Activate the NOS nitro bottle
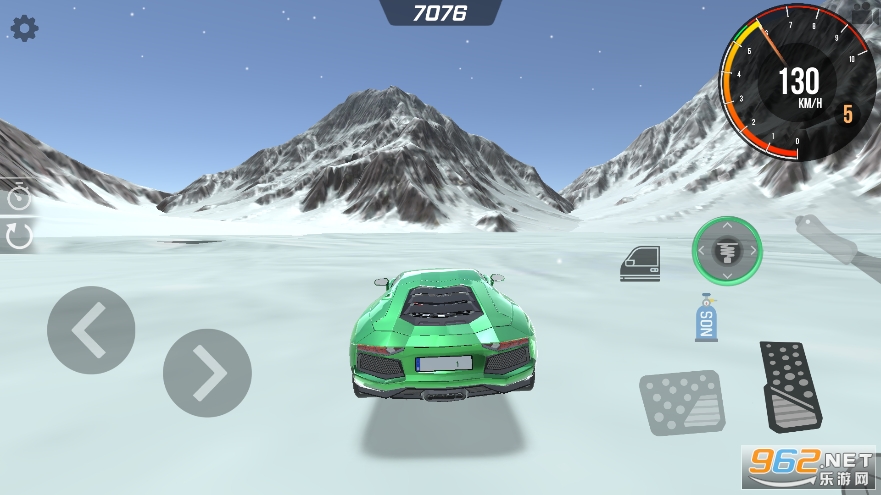This screenshot has width=881, height=495. tap(706, 318)
